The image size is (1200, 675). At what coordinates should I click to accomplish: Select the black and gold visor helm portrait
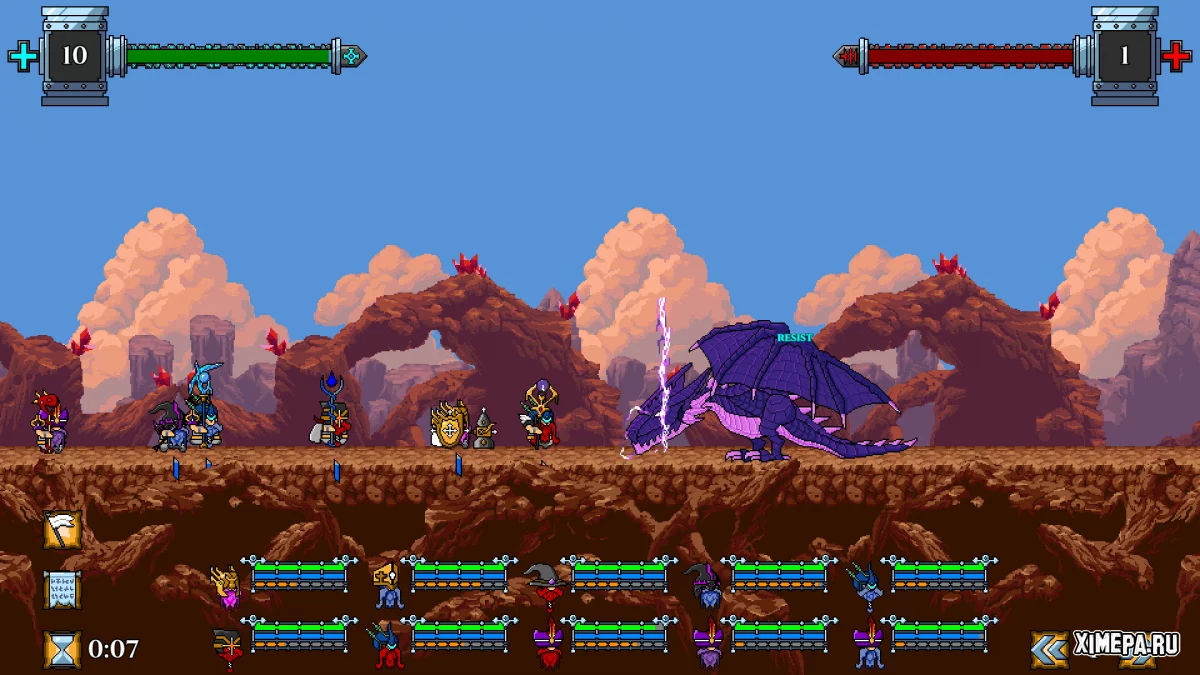click(x=228, y=645)
